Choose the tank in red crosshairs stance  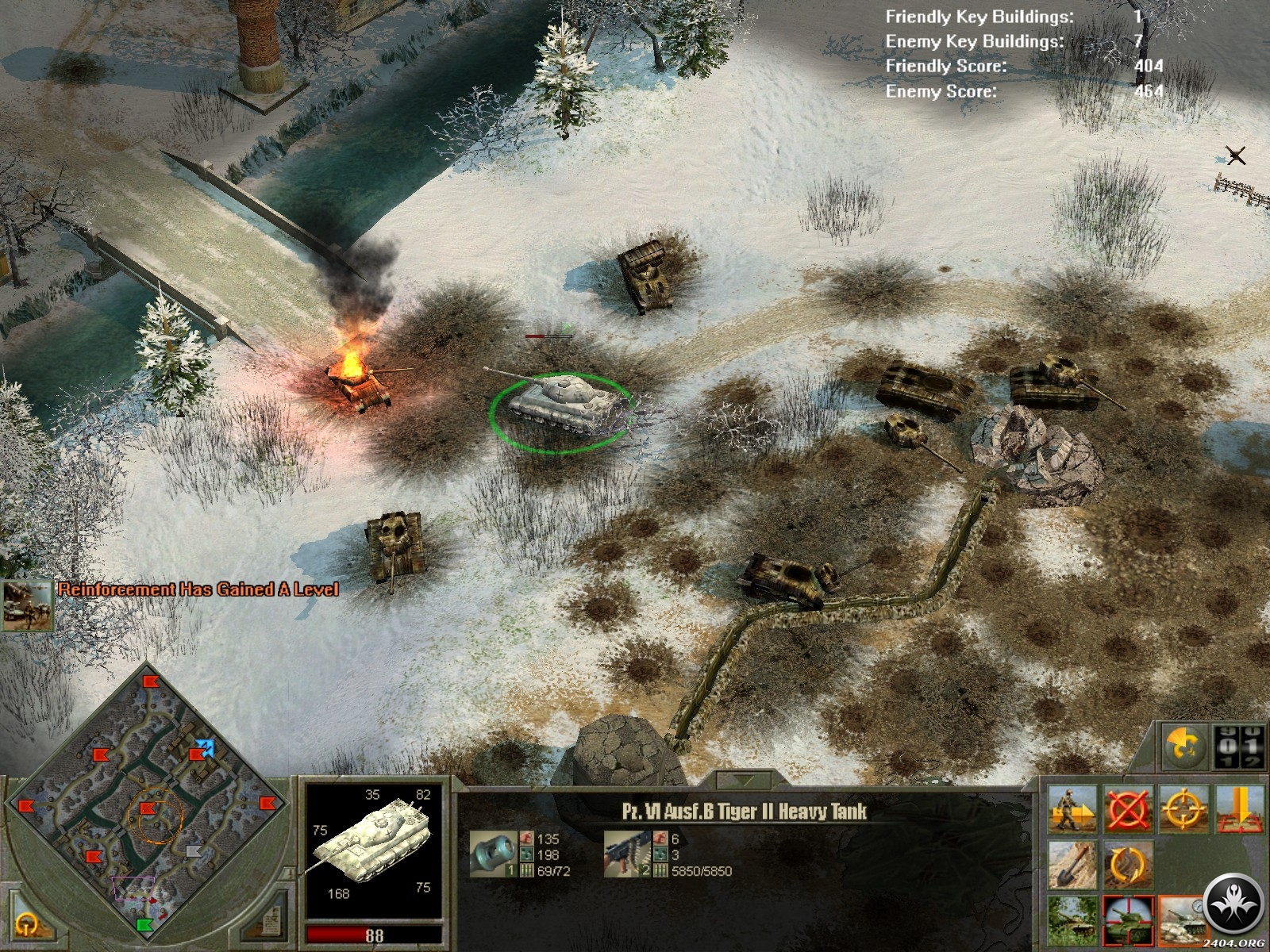[x=1128, y=920]
